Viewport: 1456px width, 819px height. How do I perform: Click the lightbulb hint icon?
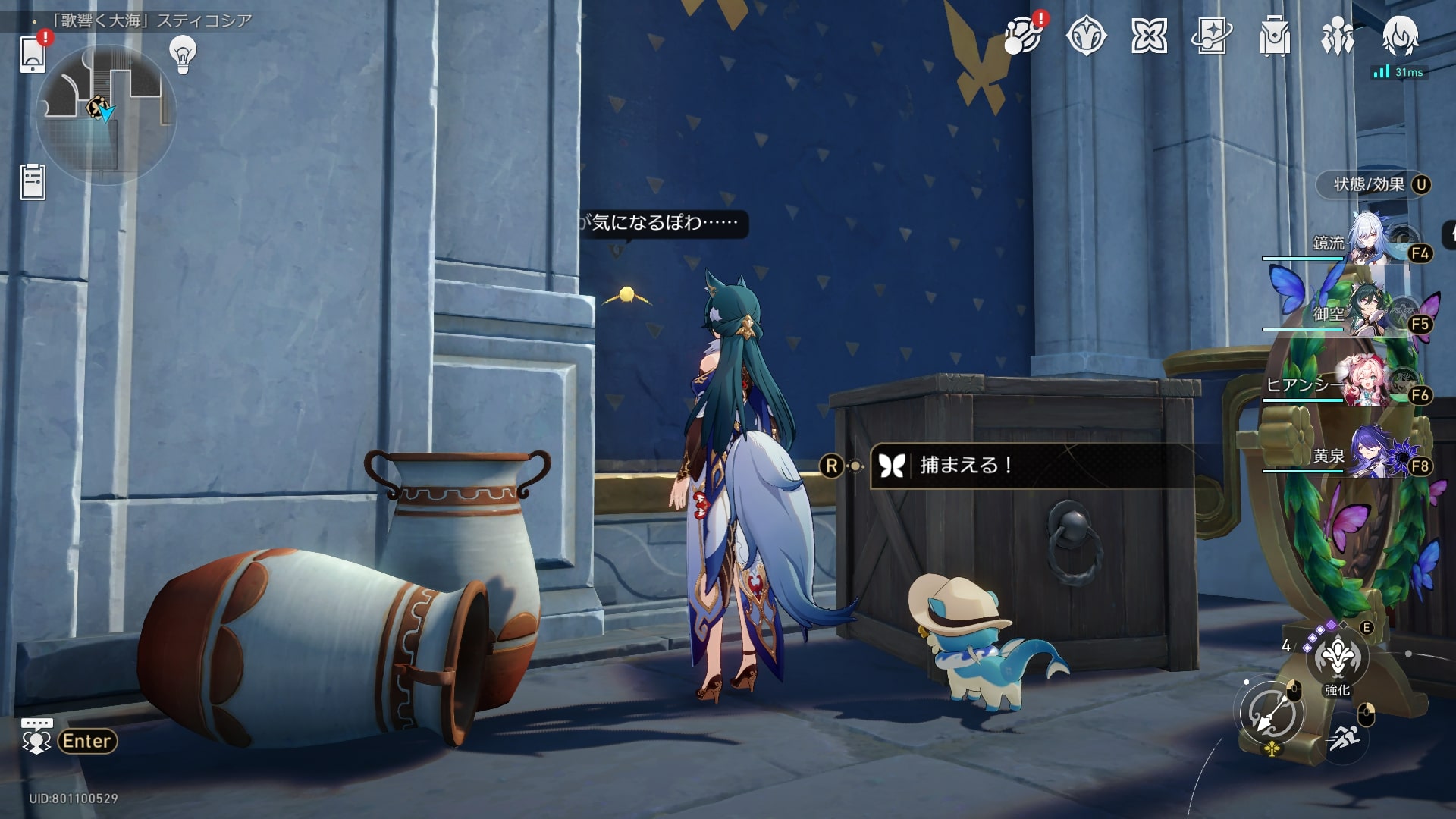click(x=183, y=54)
